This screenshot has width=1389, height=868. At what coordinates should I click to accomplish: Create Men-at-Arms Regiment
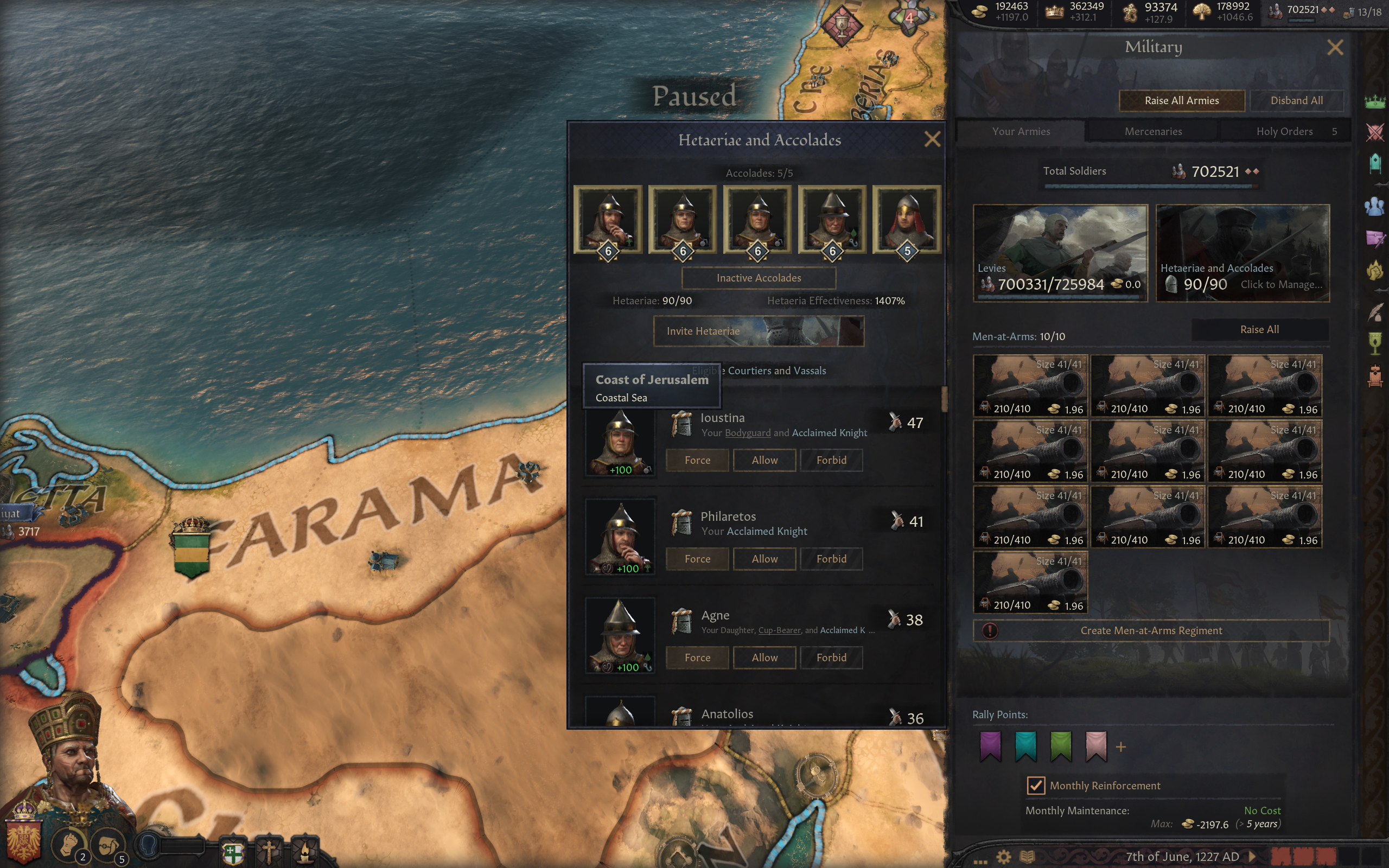tap(1151, 630)
